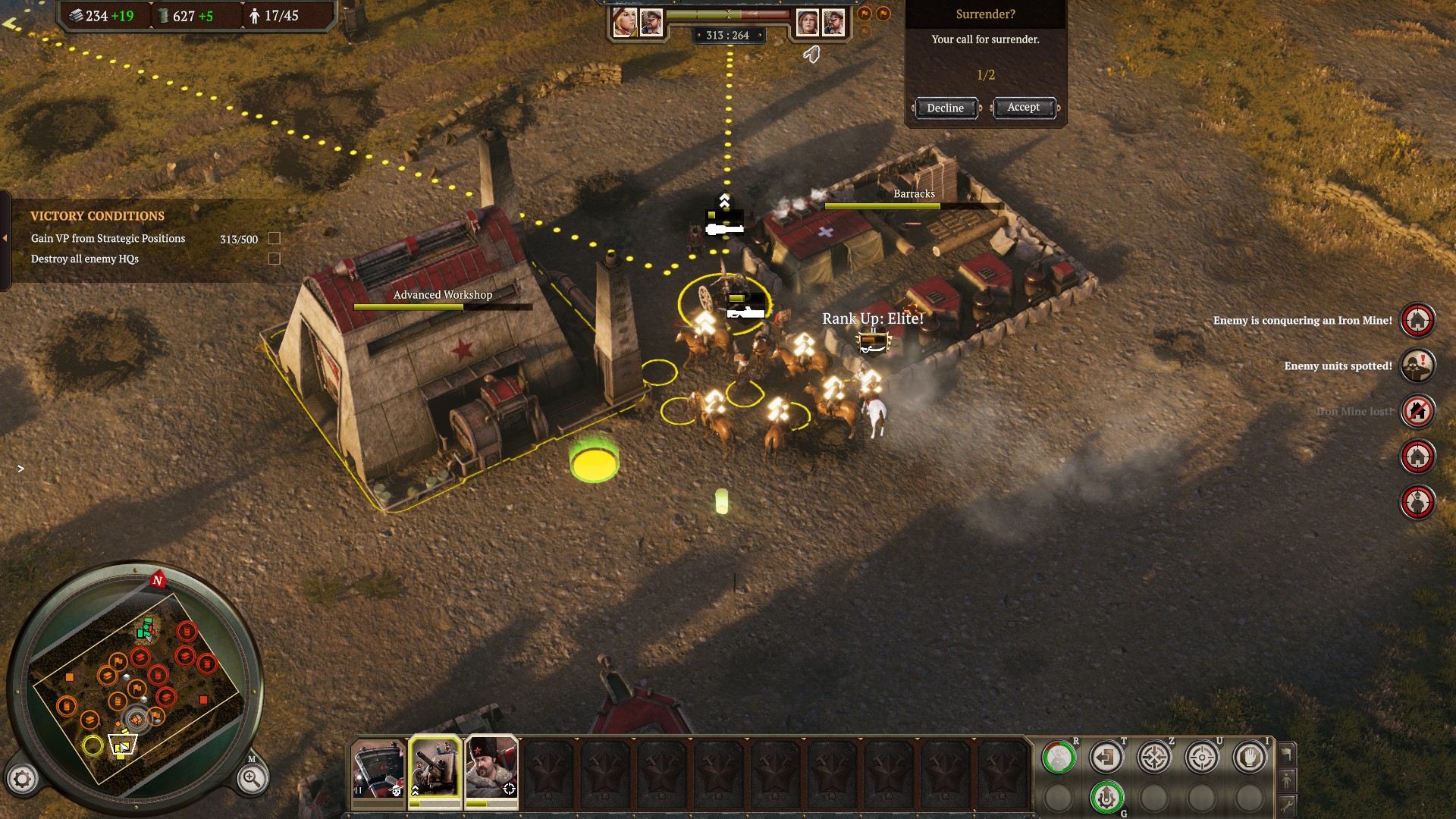Accept the surrender vote
Viewport: 1456px width, 819px height.
pos(1023,108)
